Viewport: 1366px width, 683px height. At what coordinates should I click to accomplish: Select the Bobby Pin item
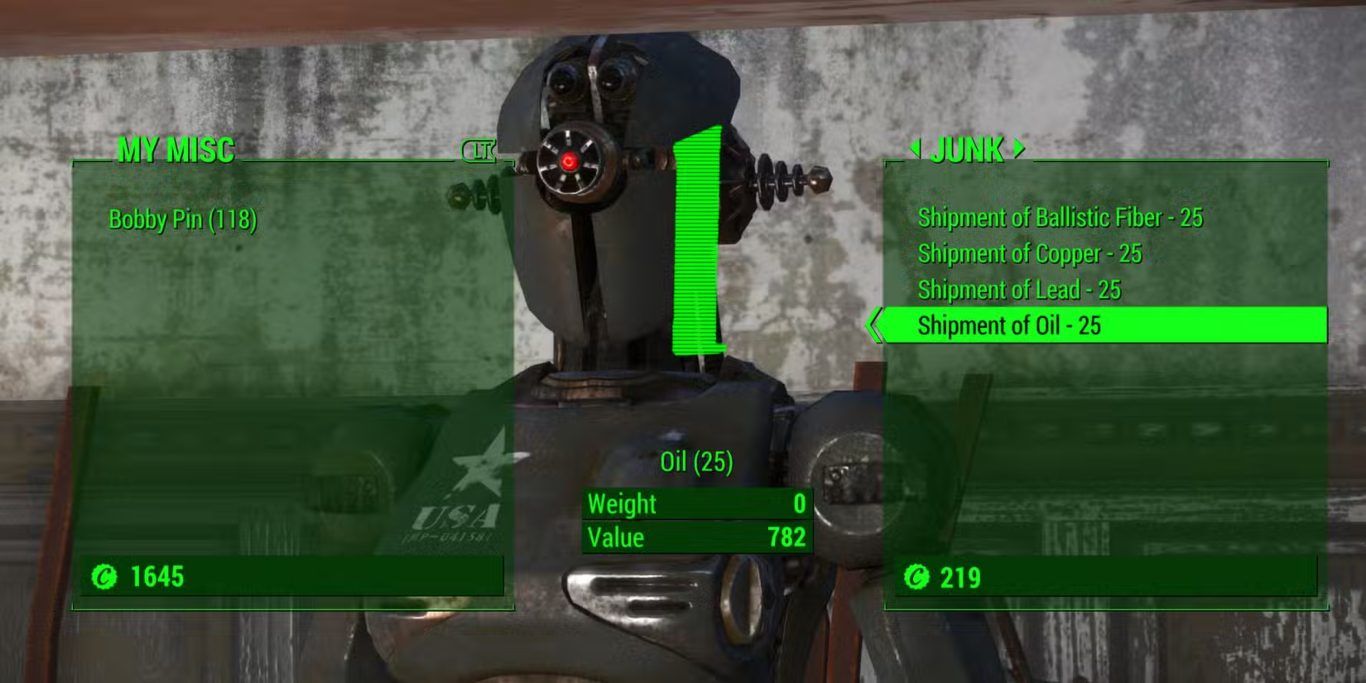[x=182, y=219]
